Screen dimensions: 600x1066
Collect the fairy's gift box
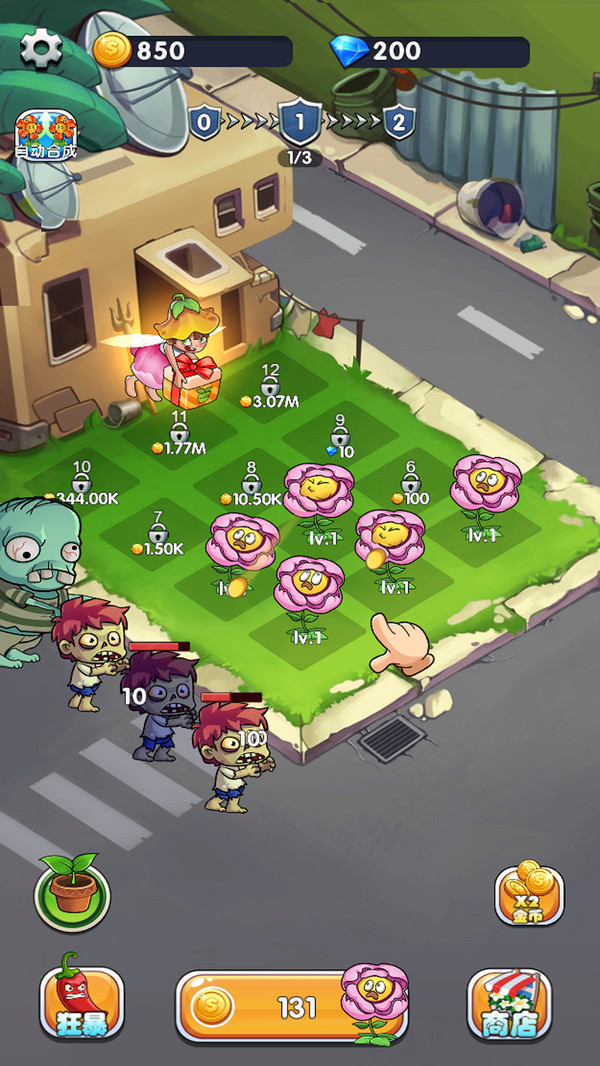pyautogui.click(x=197, y=381)
